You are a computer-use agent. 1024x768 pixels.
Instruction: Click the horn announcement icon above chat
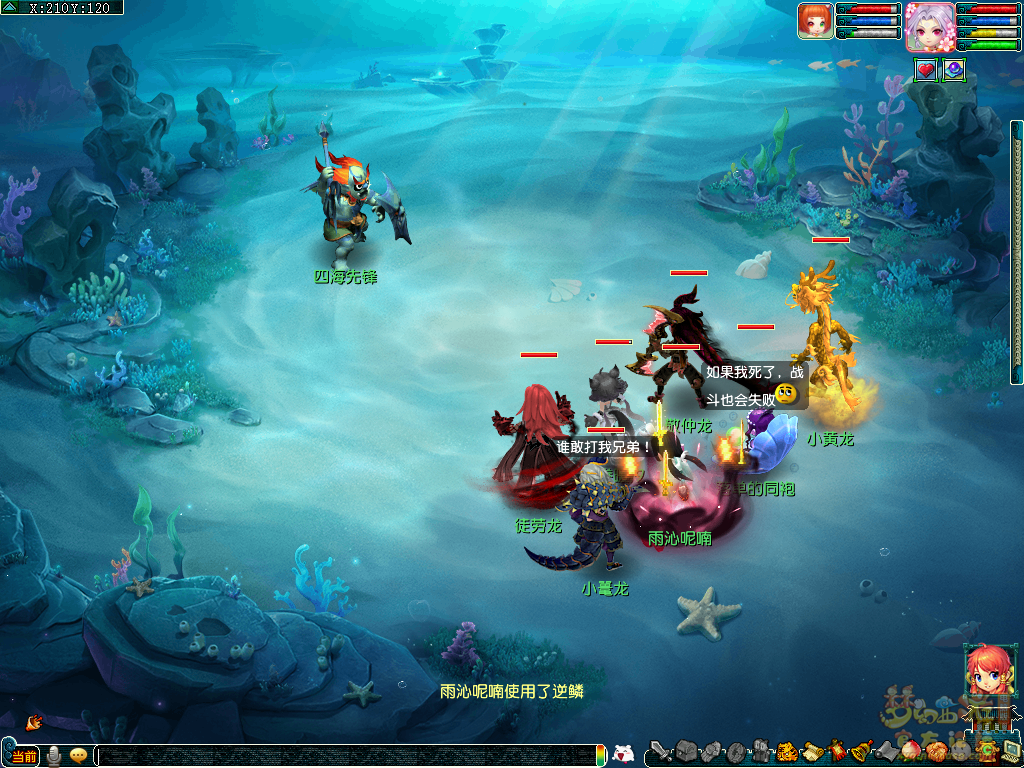pyautogui.click(x=34, y=722)
